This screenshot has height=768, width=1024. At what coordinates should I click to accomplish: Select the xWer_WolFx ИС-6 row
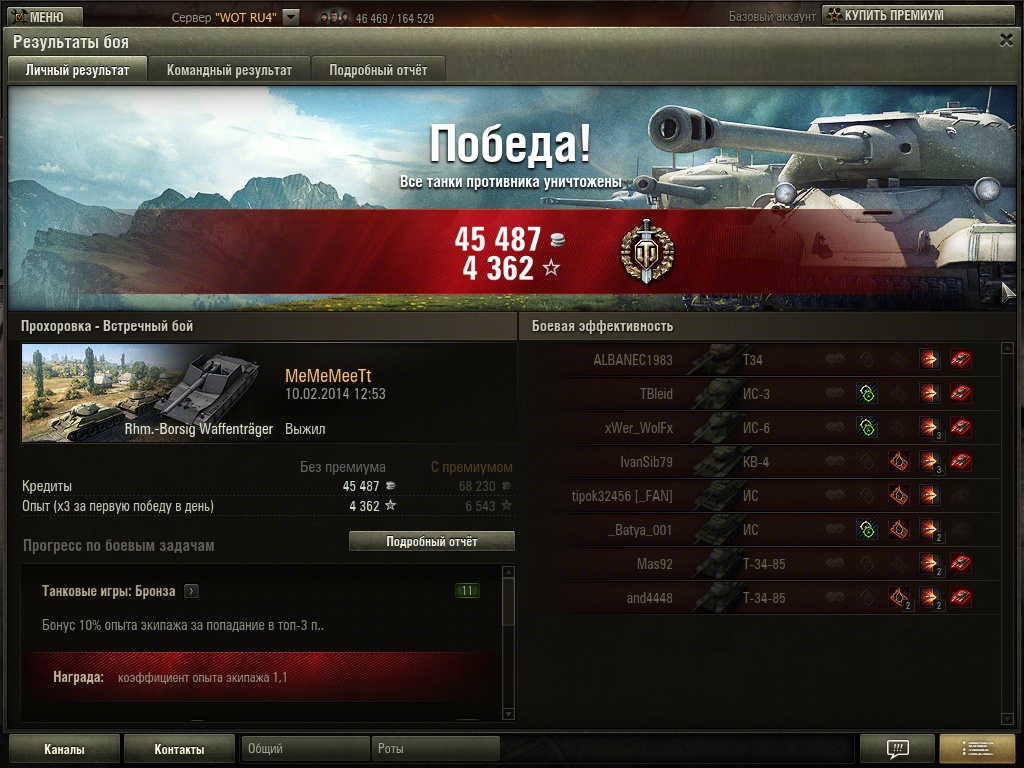tap(760, 428)
